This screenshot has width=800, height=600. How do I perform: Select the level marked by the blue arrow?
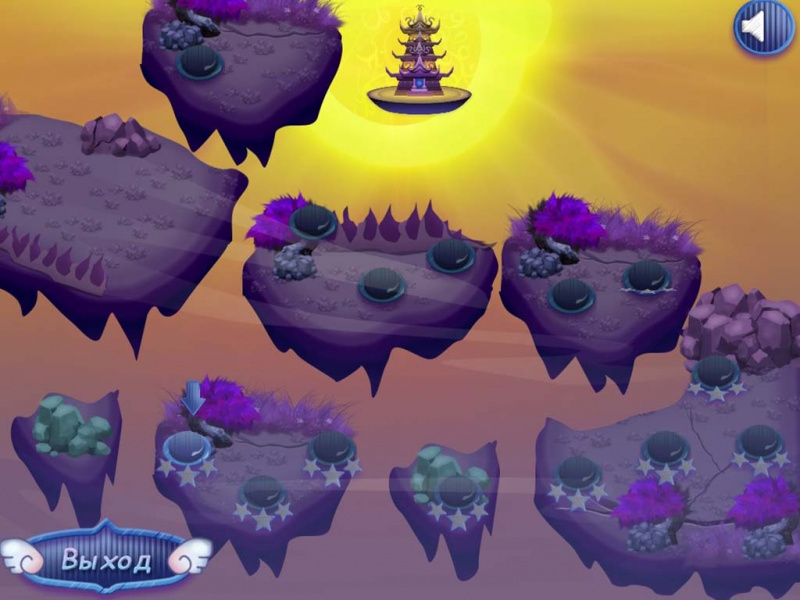pyautogui.click(x=186, y=447)
